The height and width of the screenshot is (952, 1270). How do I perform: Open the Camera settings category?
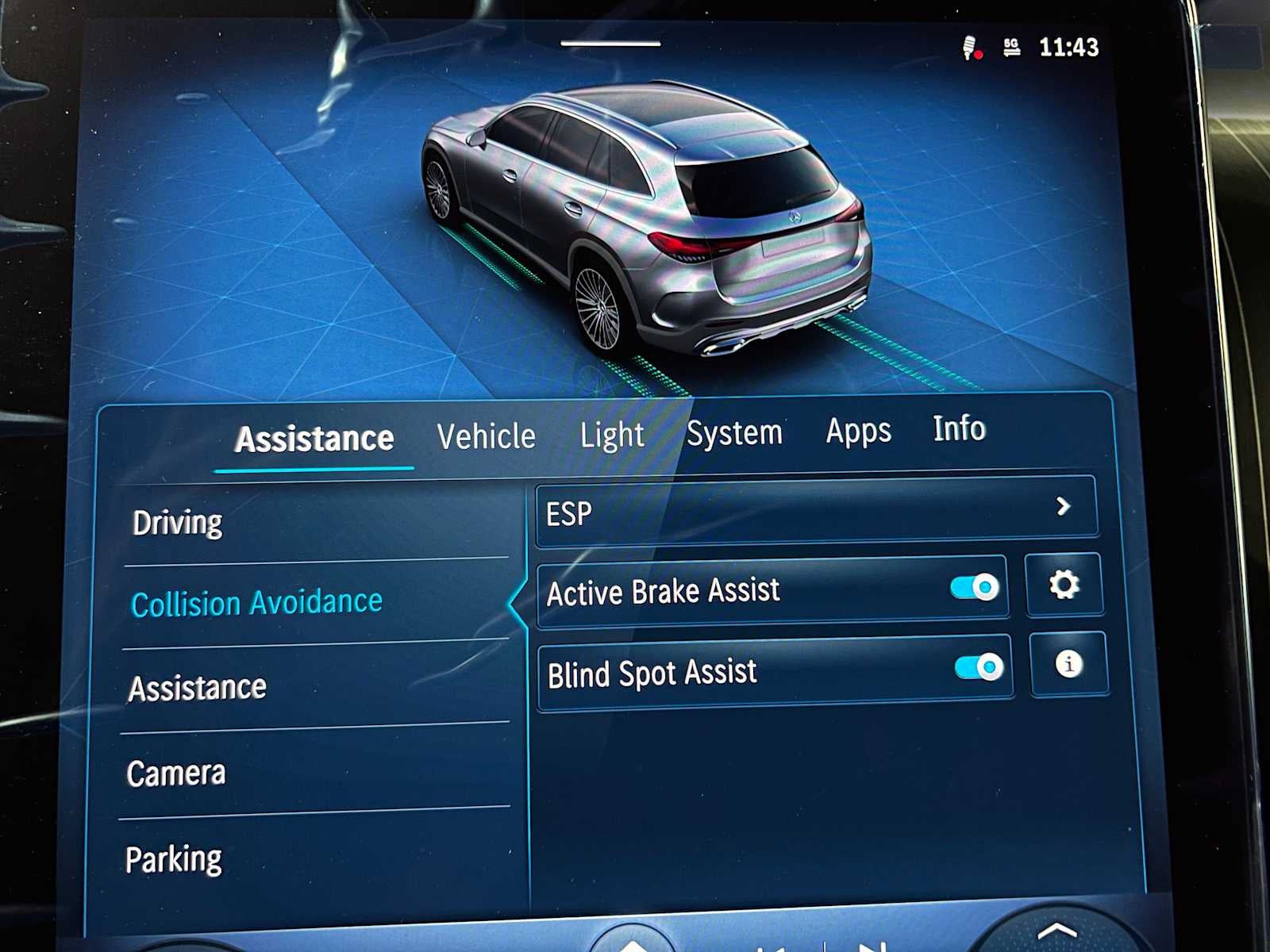[175, 770]
